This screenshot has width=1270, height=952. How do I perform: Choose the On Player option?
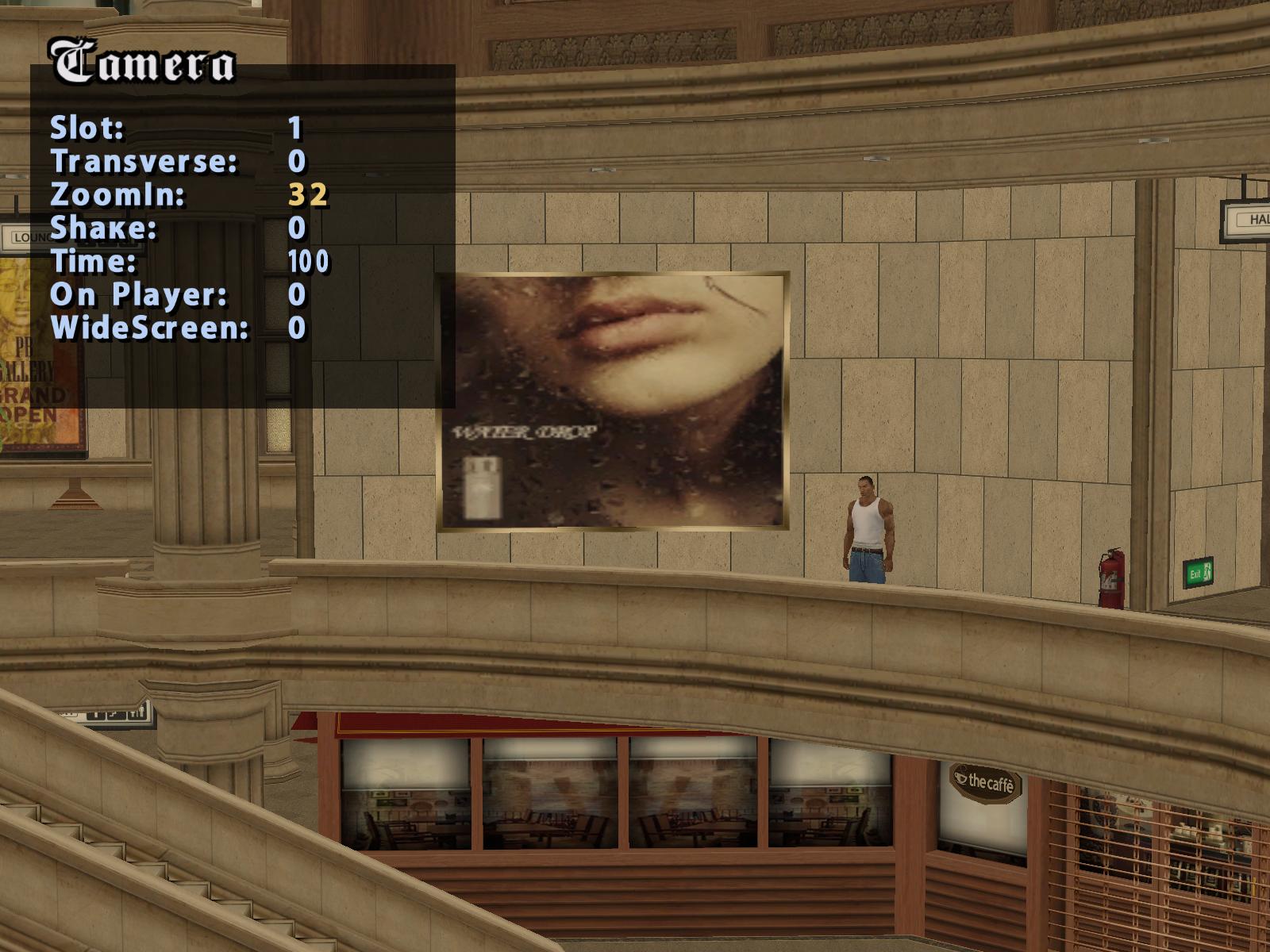139,294
